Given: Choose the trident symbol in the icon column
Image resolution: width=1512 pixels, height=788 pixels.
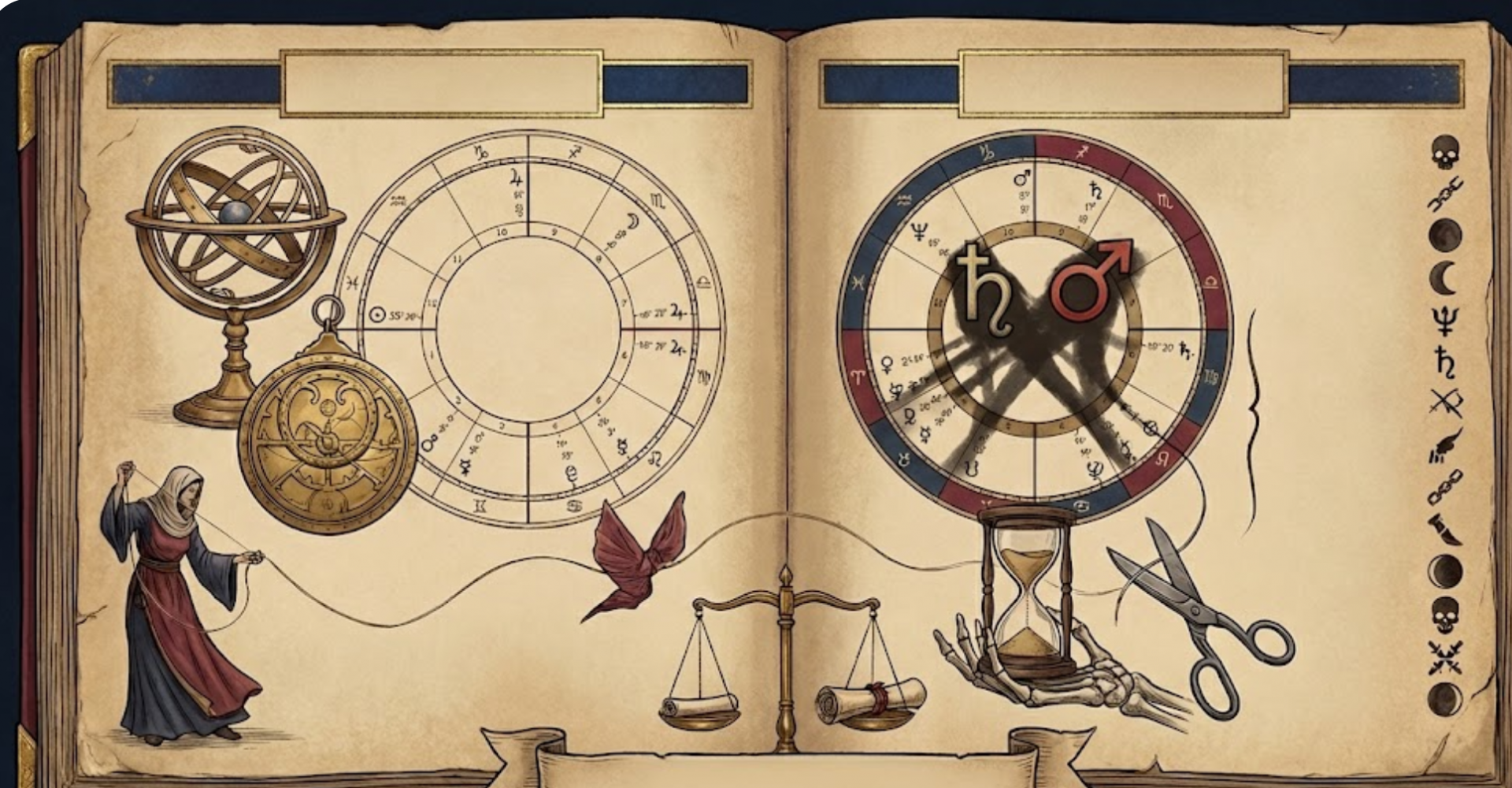Looking at the screenshot, I should 1445,321.
